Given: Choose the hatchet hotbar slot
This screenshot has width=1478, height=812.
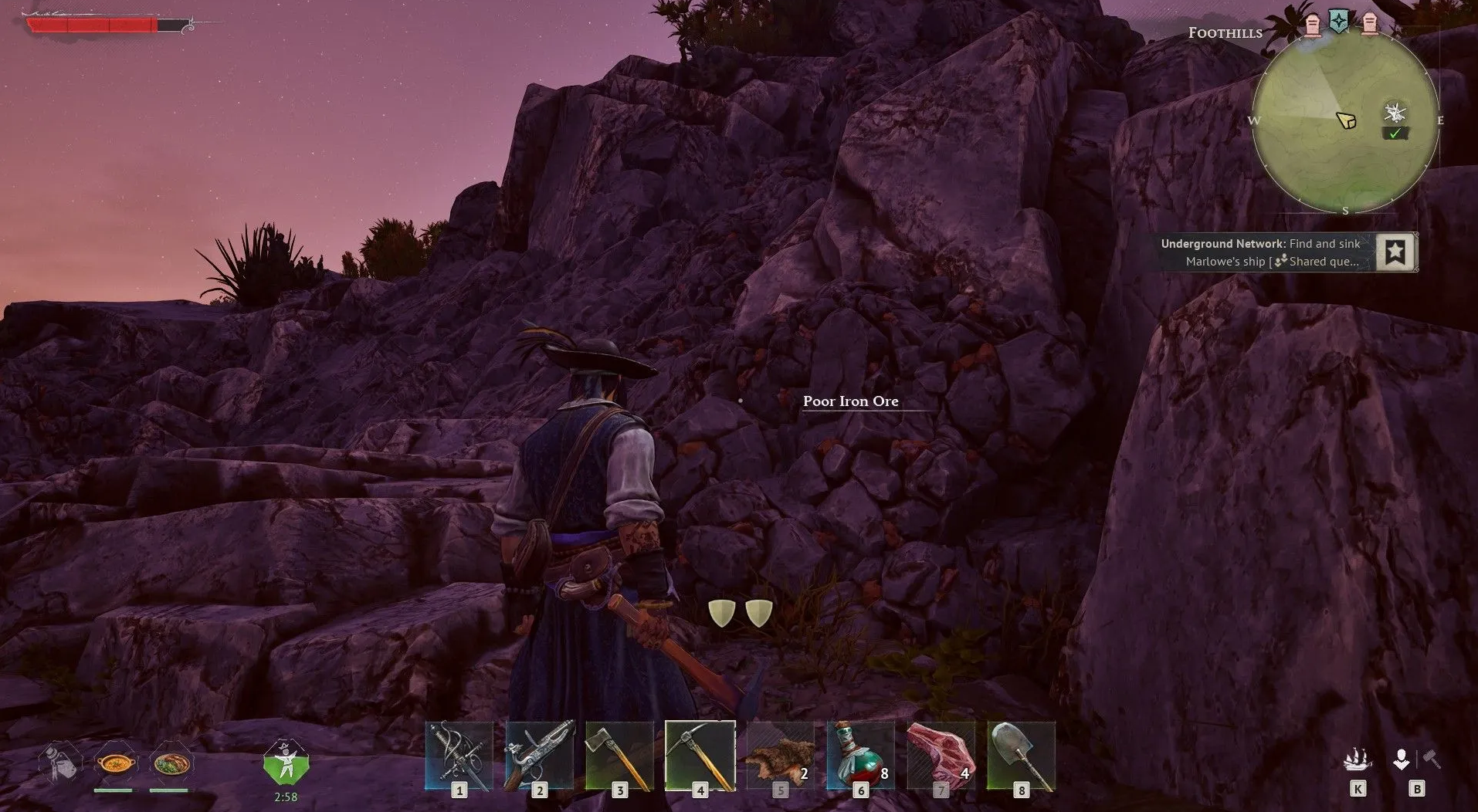Looking at the screenshot, I should (x=620, y=756).
